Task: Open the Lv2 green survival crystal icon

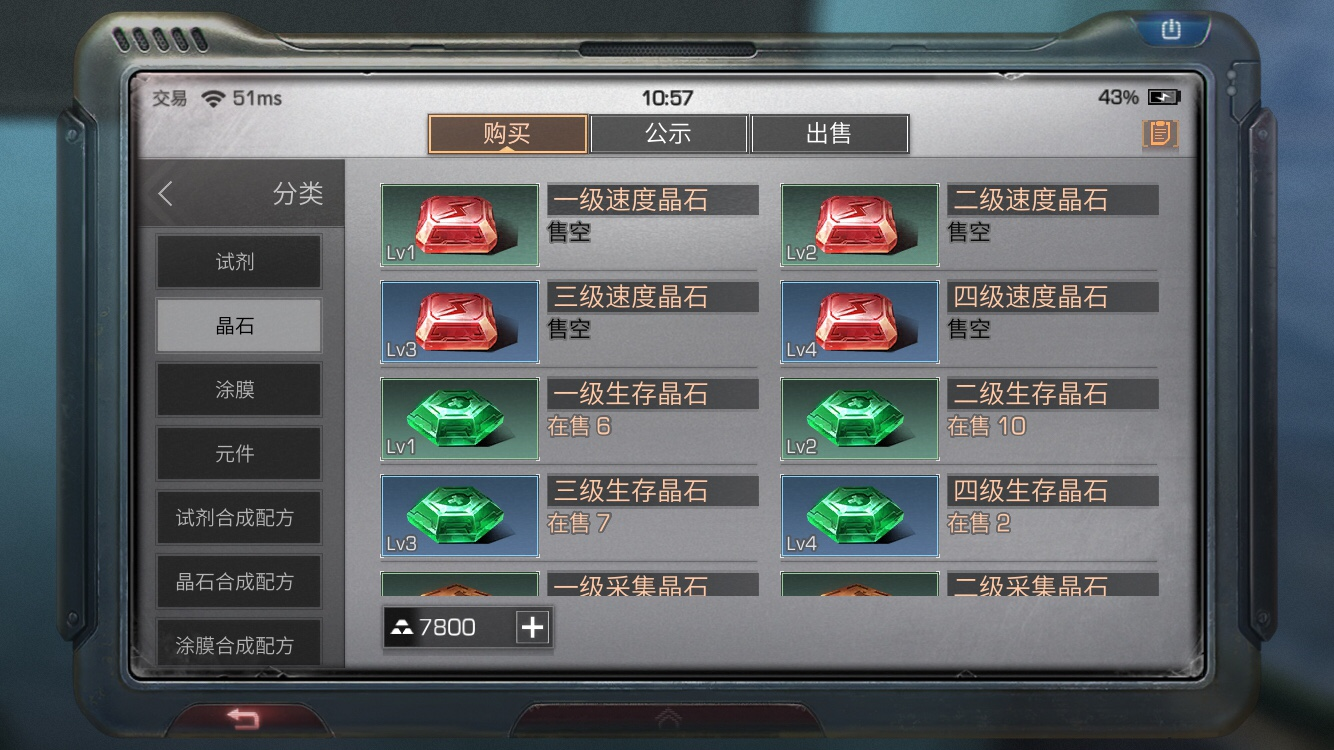Action: (858, 419)
